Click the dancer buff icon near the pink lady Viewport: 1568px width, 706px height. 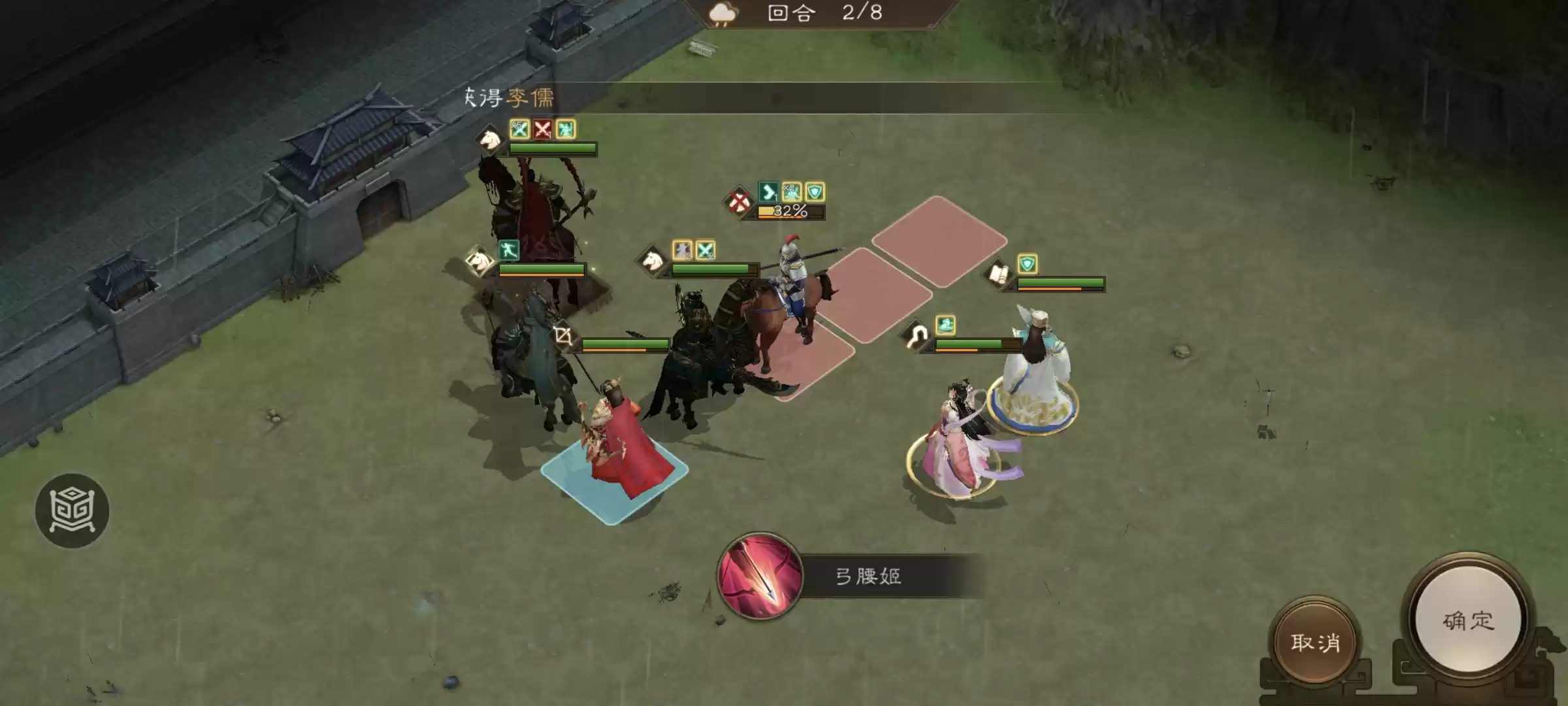[x=945, y=326]
